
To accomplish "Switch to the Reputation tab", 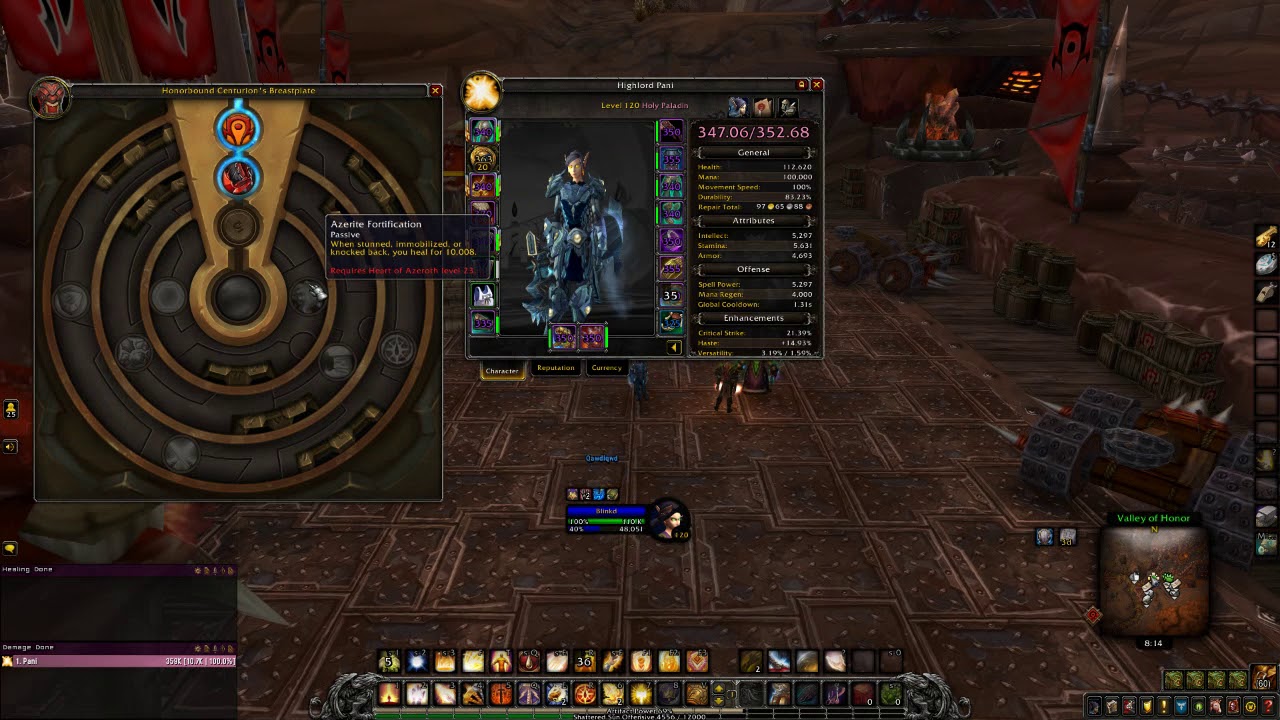I will (x=555, y=368).
